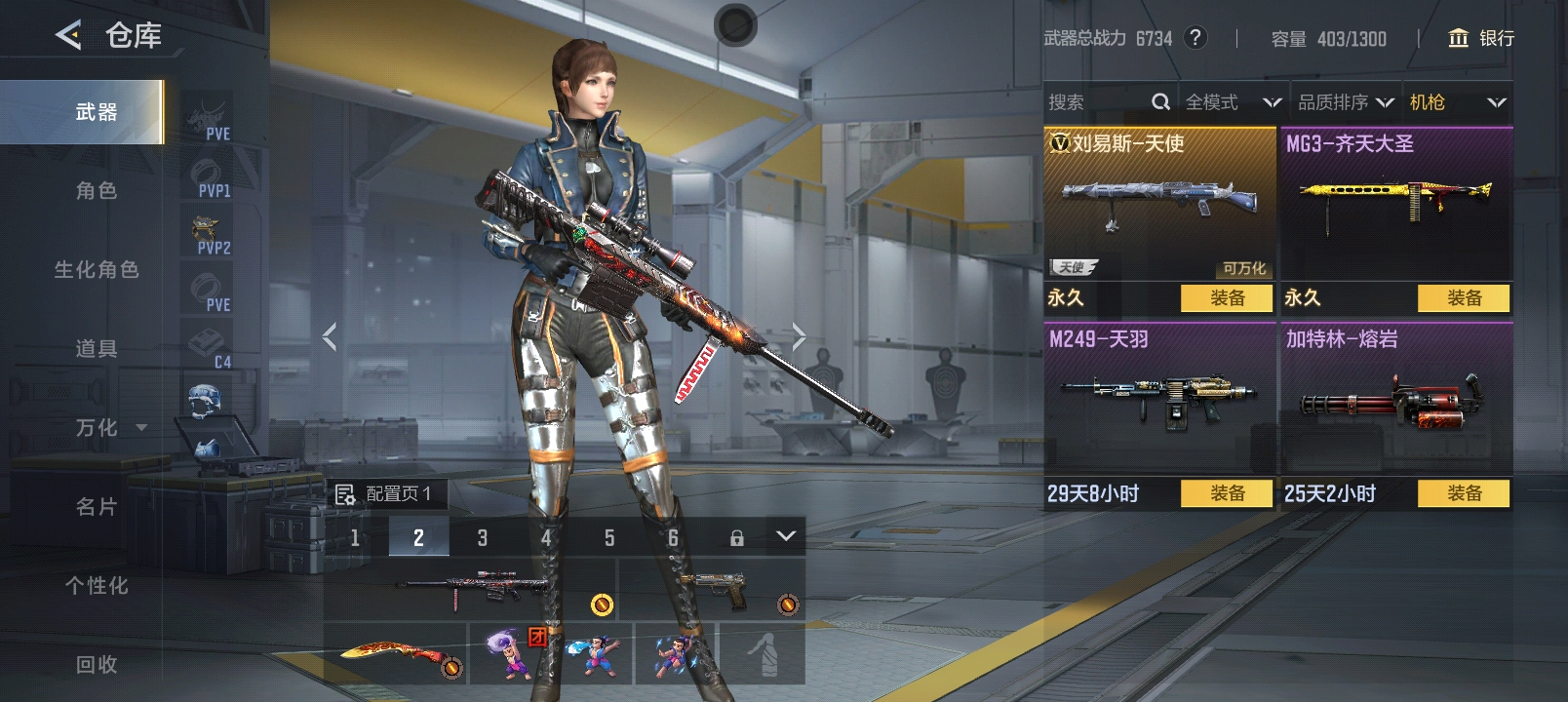Go back from the 仓库 warehouse screen
The image size is (1568, 702).
(68, 36)
